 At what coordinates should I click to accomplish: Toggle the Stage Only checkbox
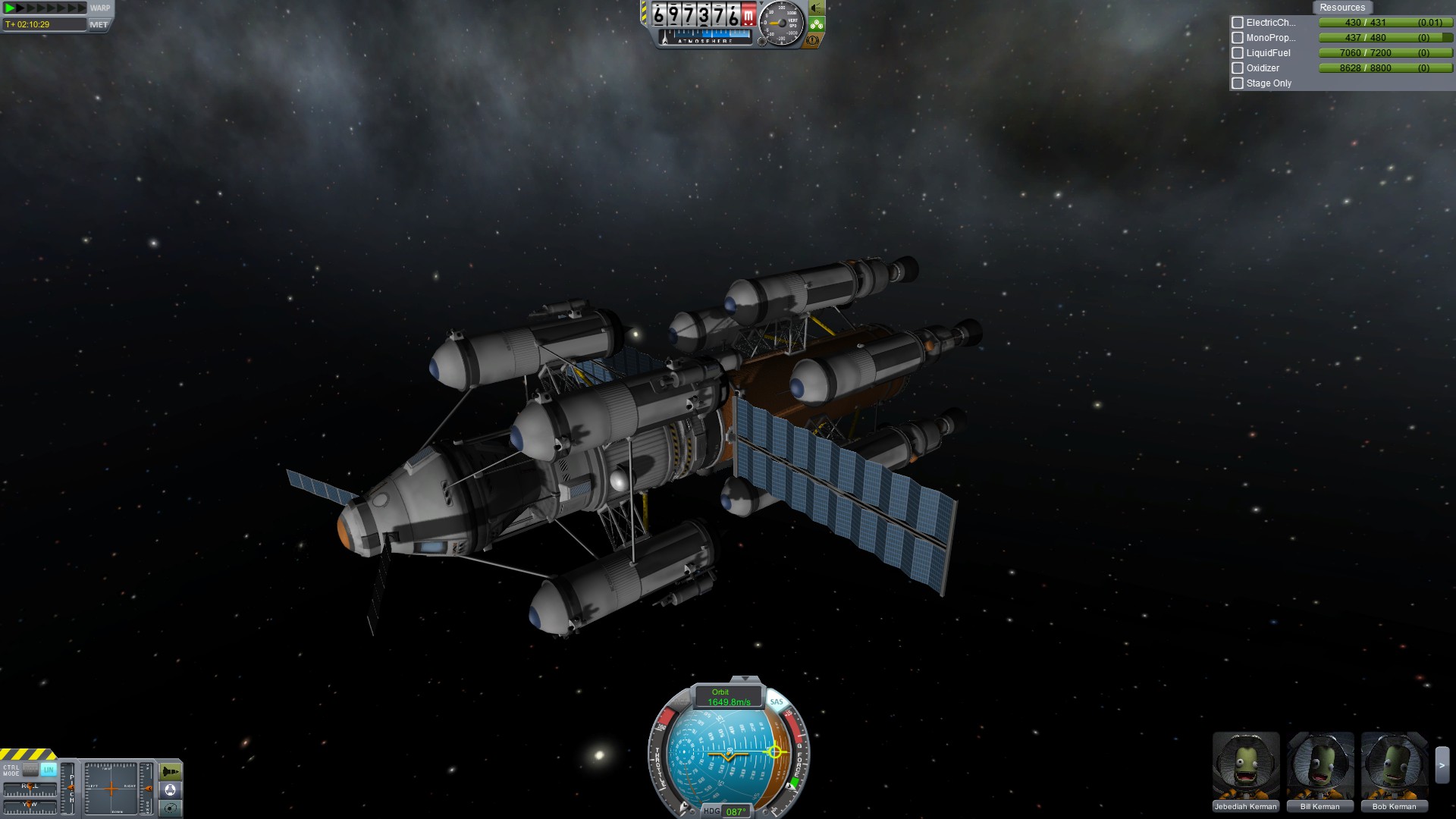click(1238, 83)
